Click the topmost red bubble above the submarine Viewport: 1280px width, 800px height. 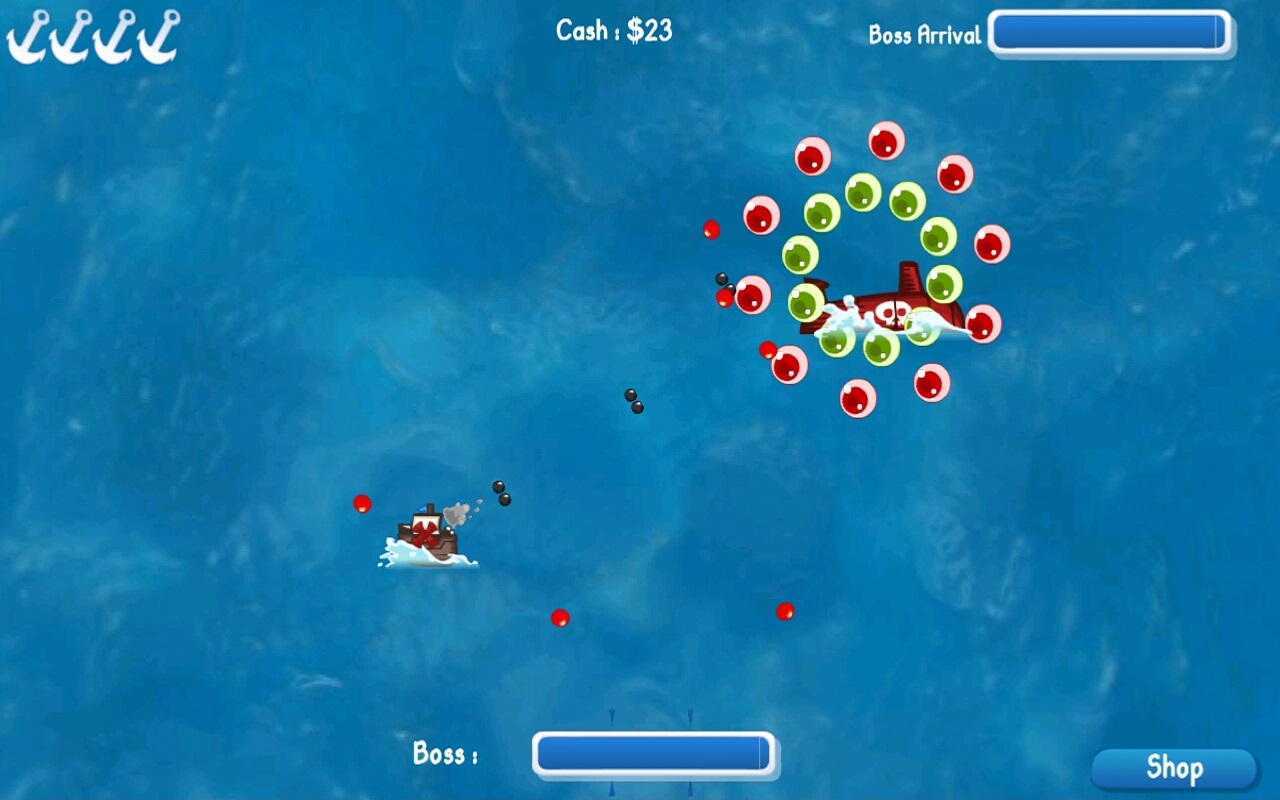pos(888,142)
